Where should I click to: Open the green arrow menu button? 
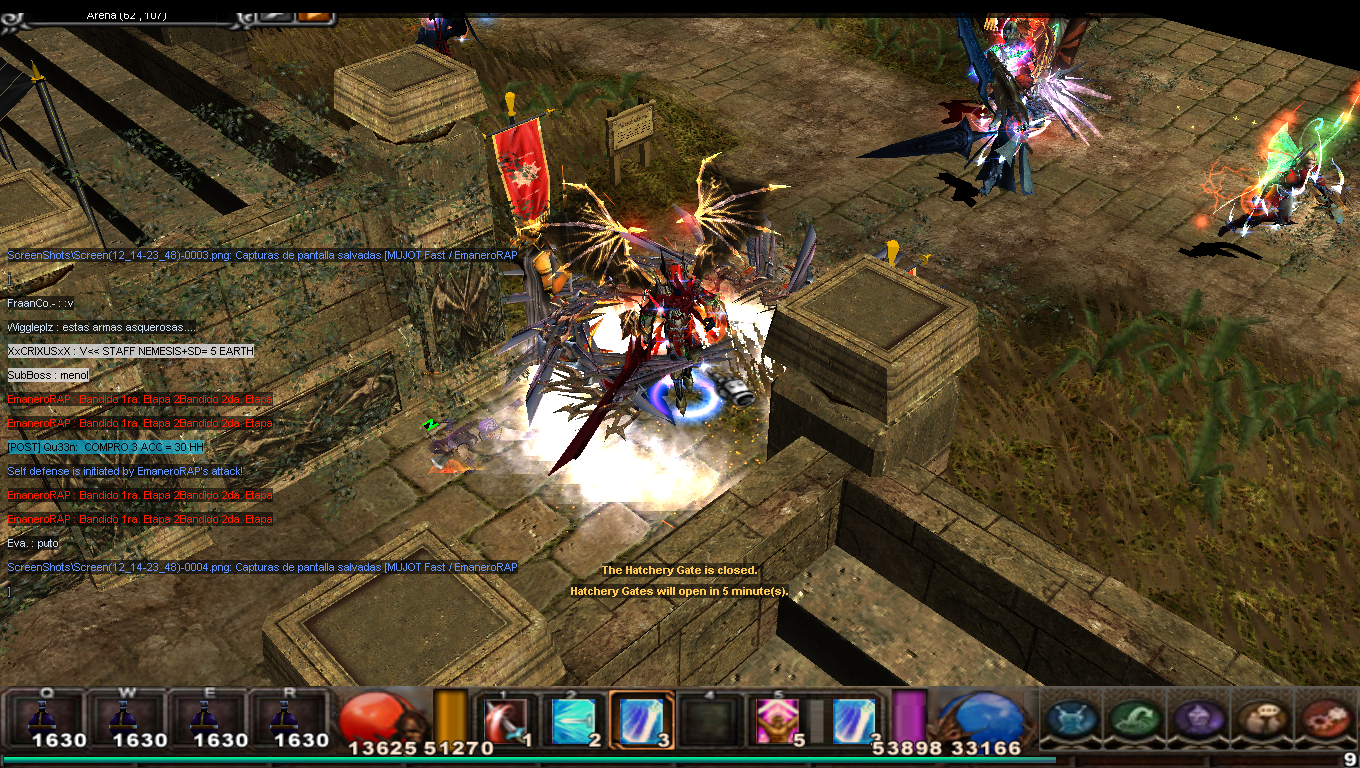[x=1135, y=719]
